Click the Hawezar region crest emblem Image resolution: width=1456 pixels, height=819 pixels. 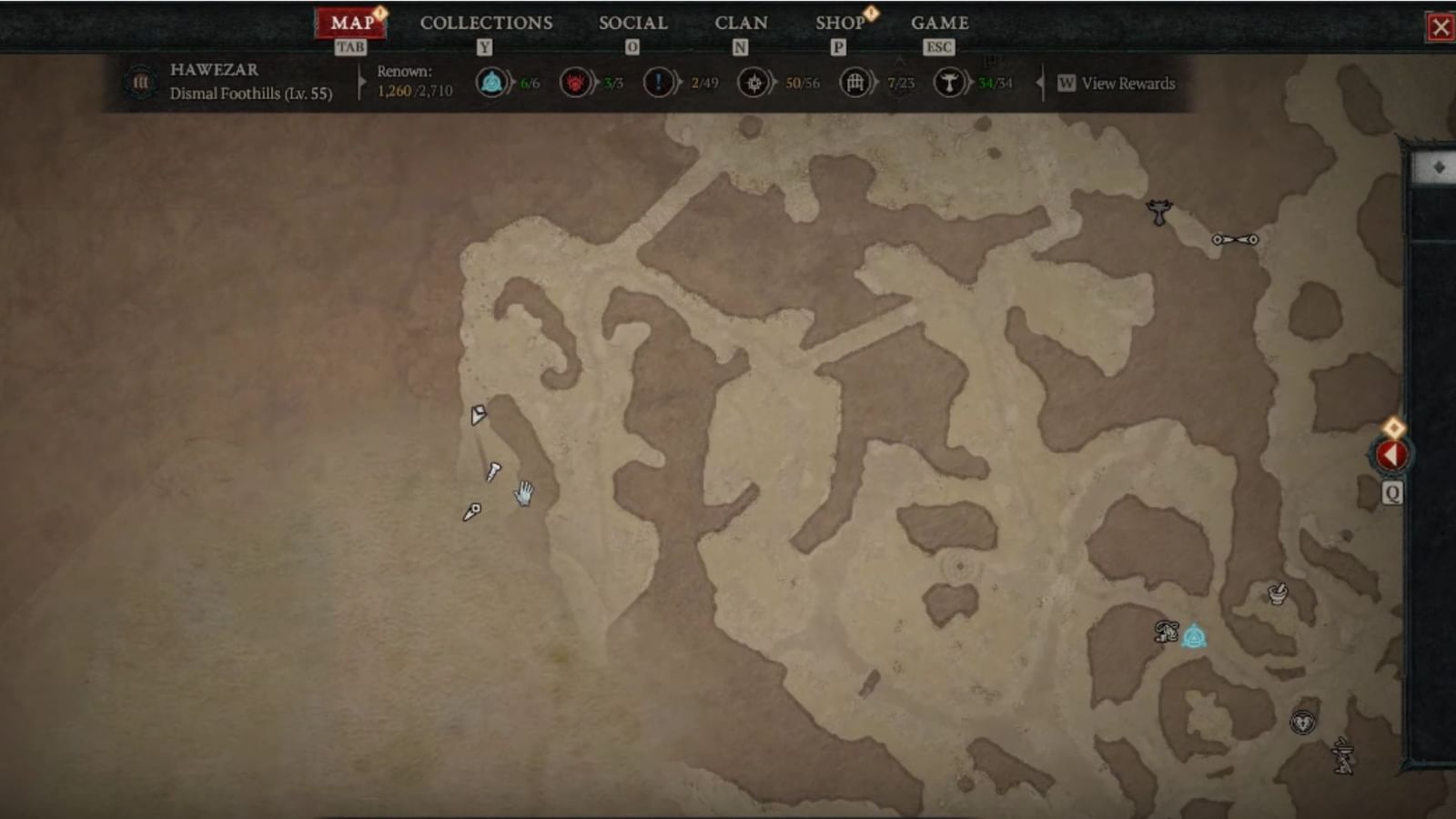coord(141,82)
